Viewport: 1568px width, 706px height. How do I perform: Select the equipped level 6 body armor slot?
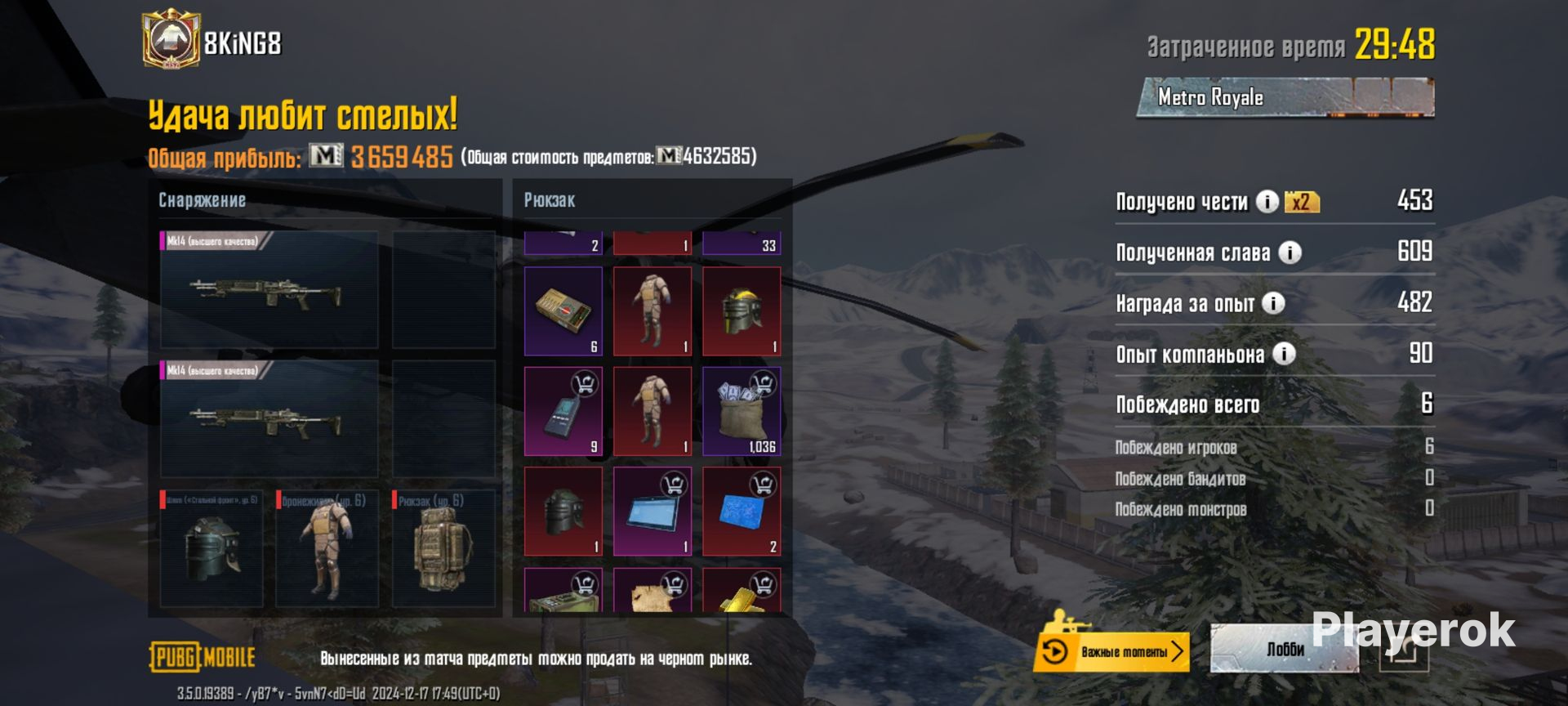[x=327, y=548]
